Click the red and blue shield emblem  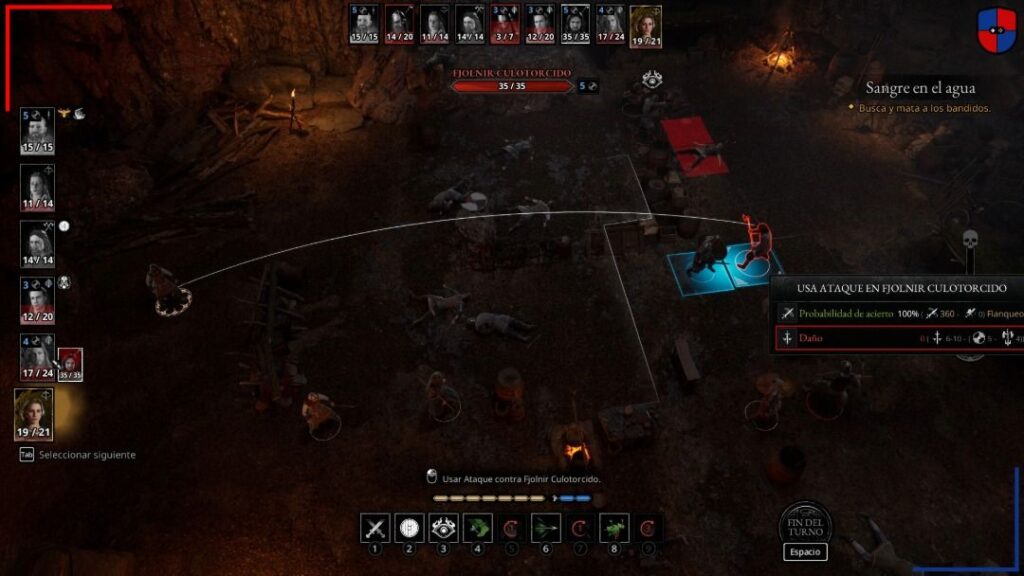click(x=995, y=29)
